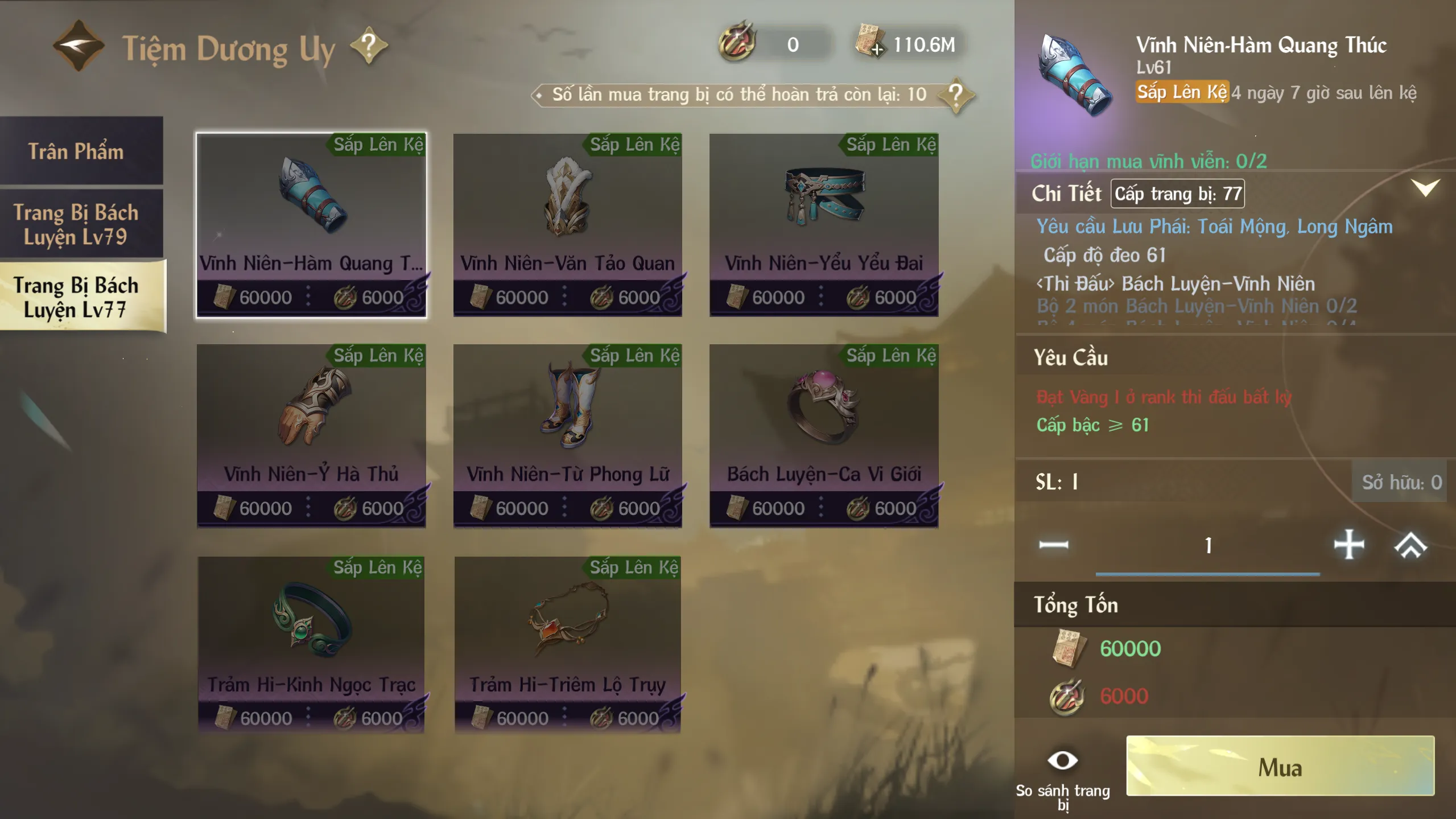The image size is (1456, 819).
Task: Select the Trang Bị Bách Luyện Lv79 tab
Action: coord(76,224)
